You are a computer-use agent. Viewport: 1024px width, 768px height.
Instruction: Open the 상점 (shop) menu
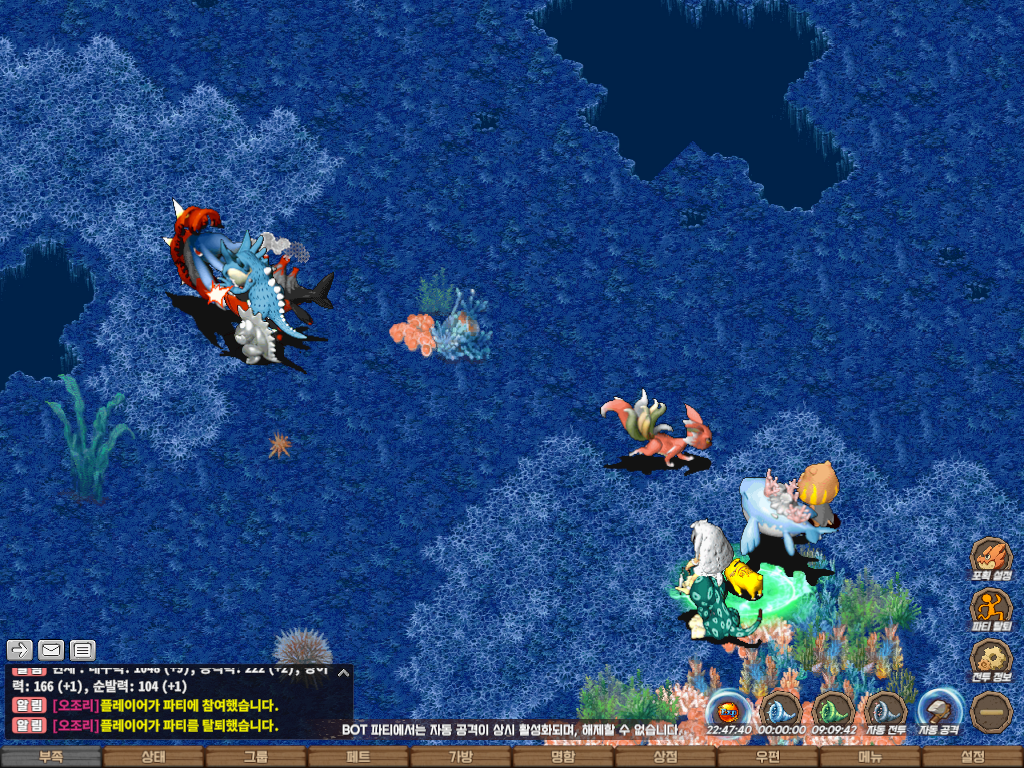tap(665, 757)
